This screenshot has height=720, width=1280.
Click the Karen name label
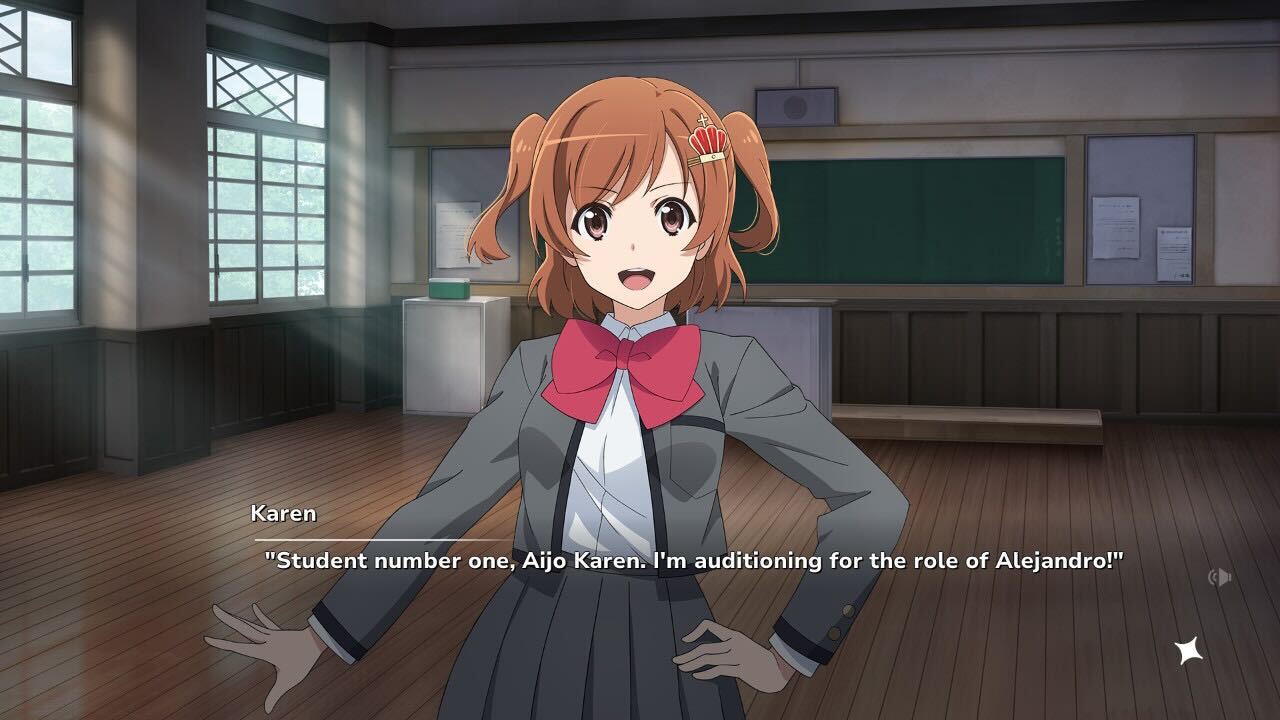coord(282,514)
